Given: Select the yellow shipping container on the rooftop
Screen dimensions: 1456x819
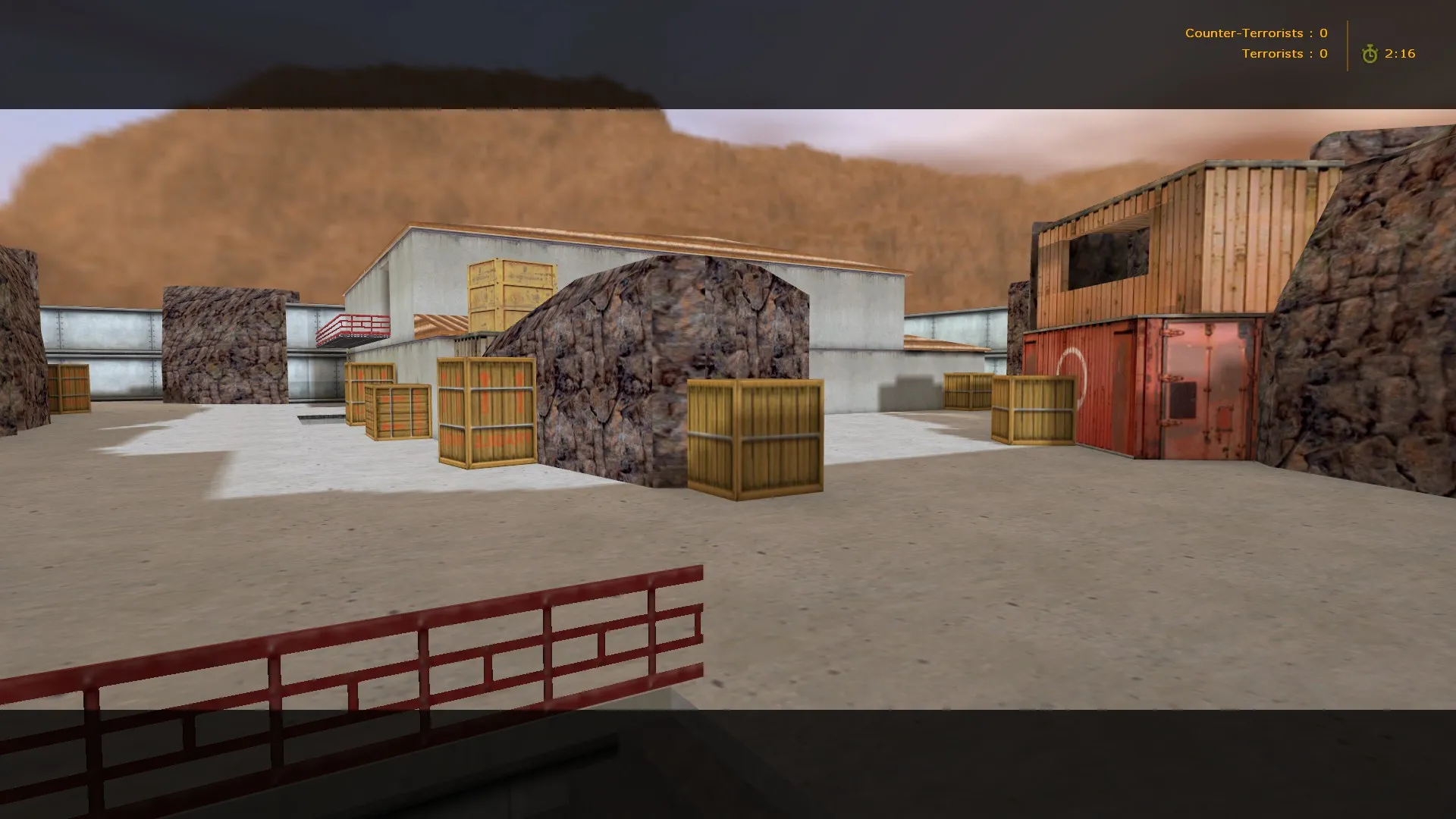Looking at the screenshot, I should click(512, 292).
